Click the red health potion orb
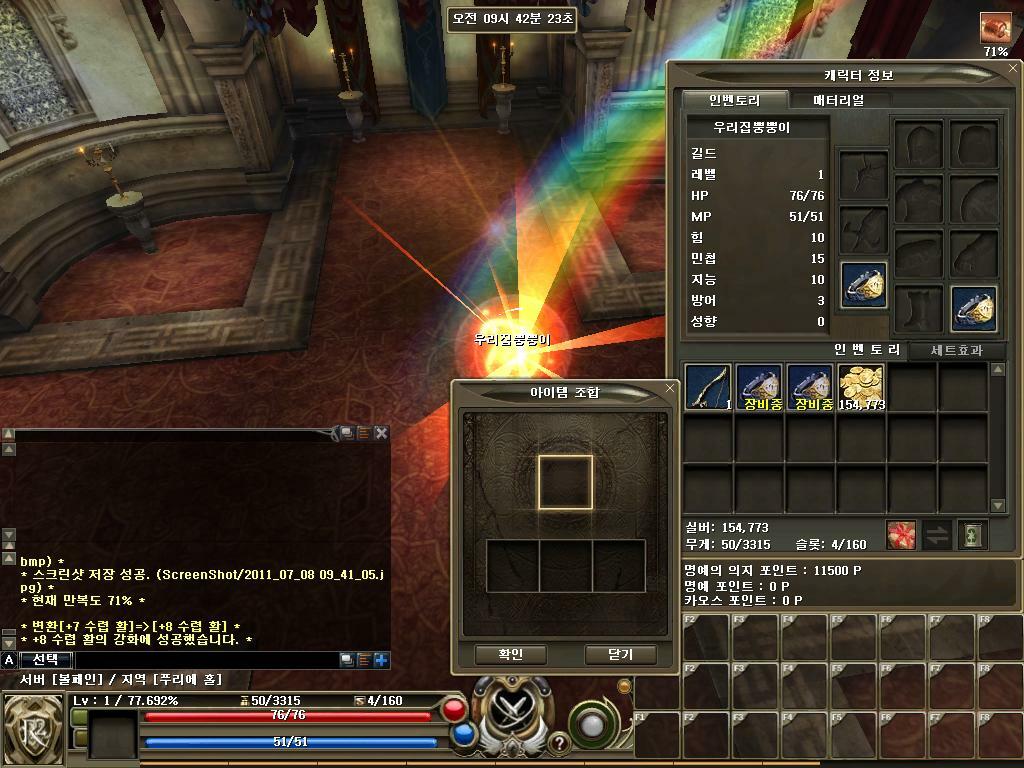The image size is (1024, 768). tap(454, 710)
